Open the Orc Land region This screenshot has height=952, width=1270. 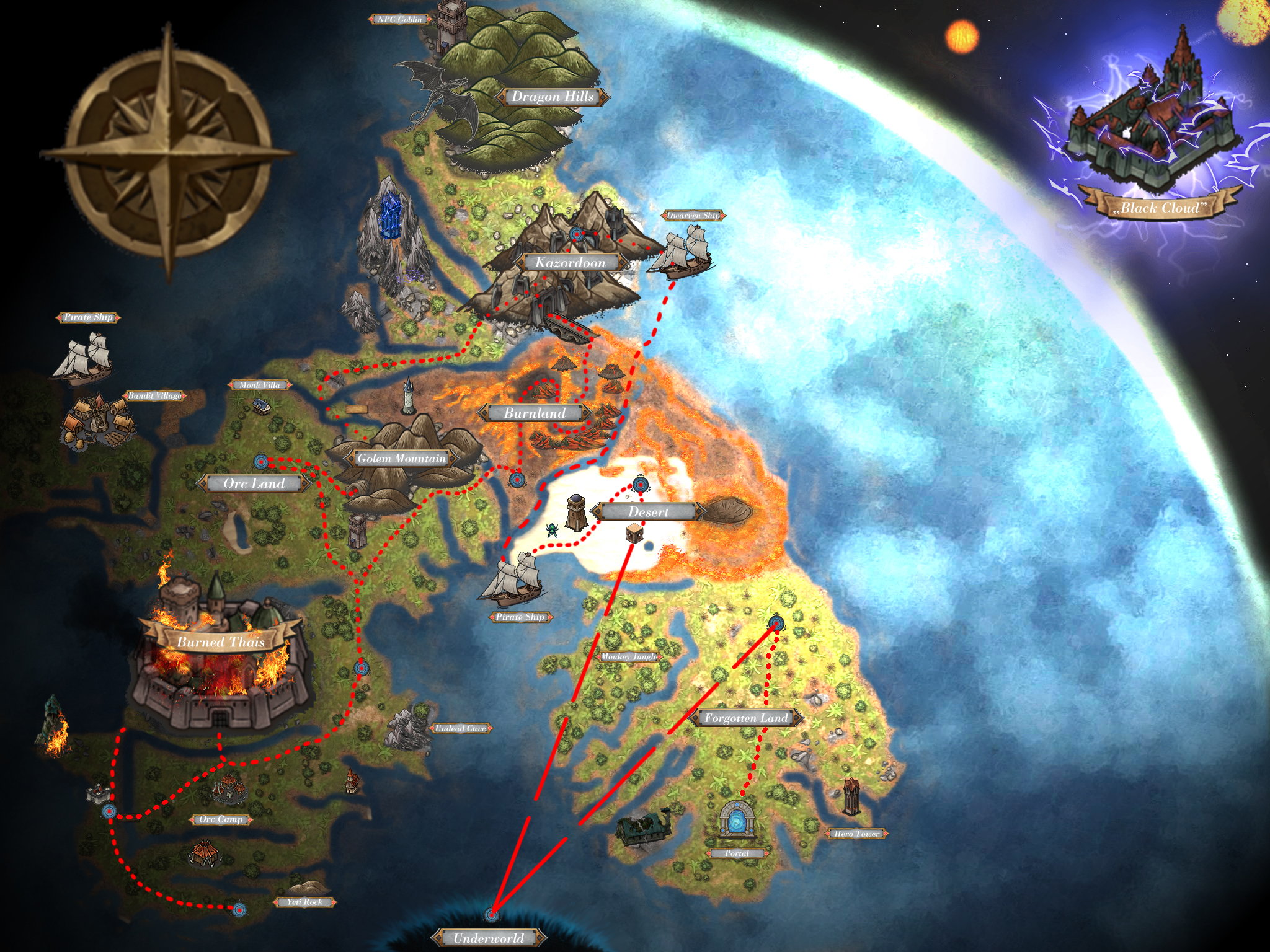(254, 483)
